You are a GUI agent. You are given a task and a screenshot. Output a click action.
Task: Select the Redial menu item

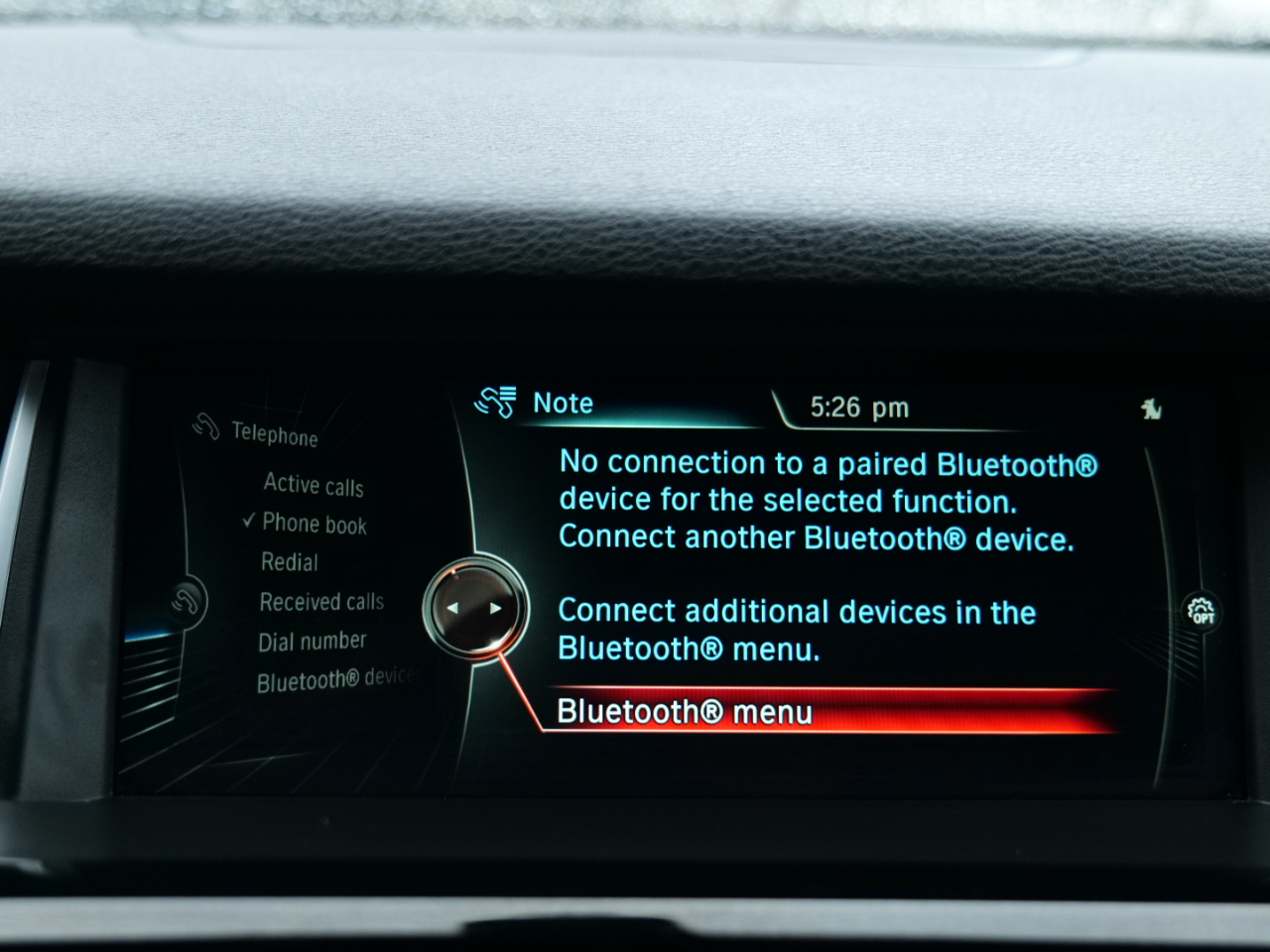pos(290,562)
